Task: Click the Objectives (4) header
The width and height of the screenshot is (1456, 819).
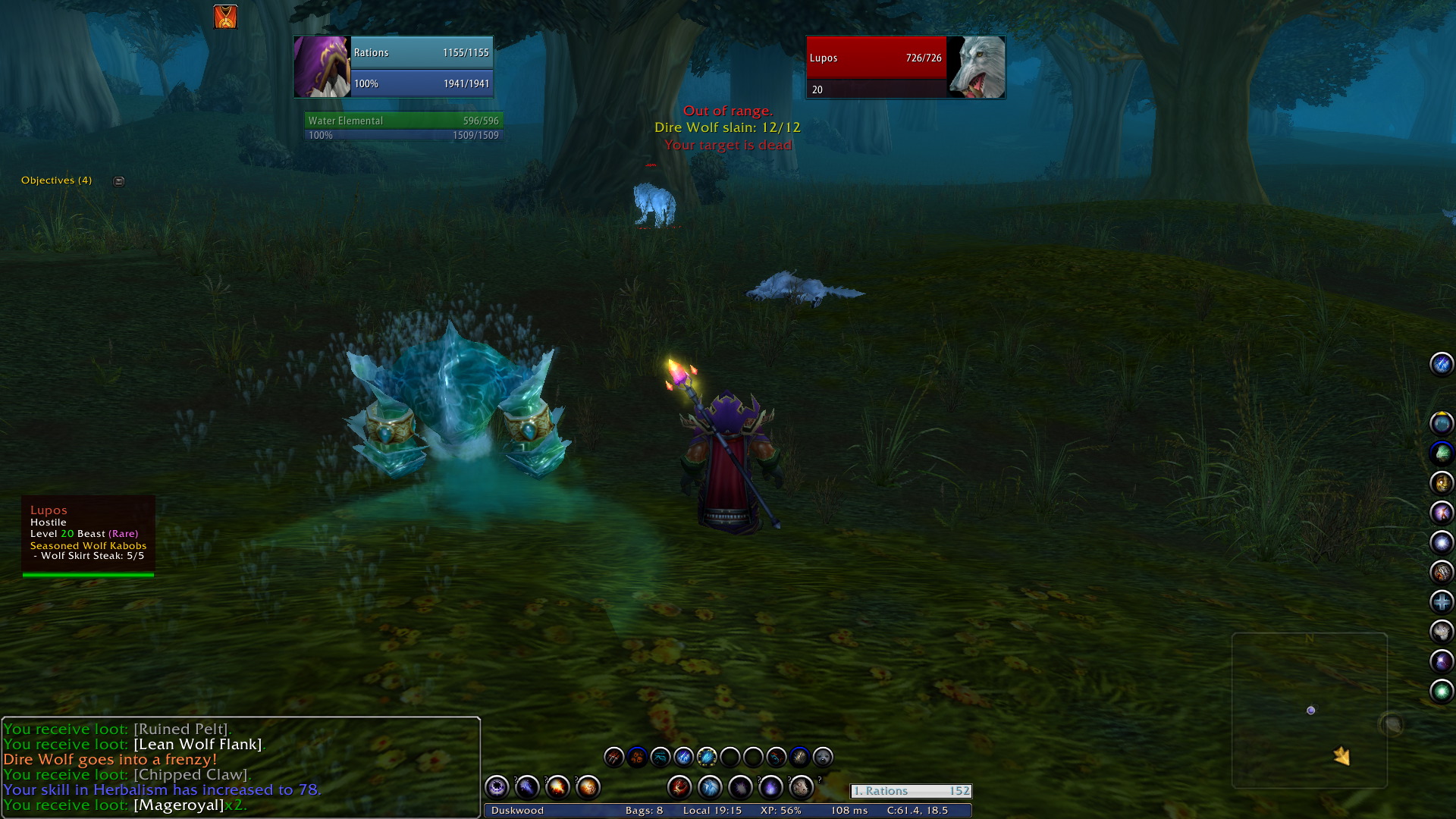Action: tap(56, 180)
